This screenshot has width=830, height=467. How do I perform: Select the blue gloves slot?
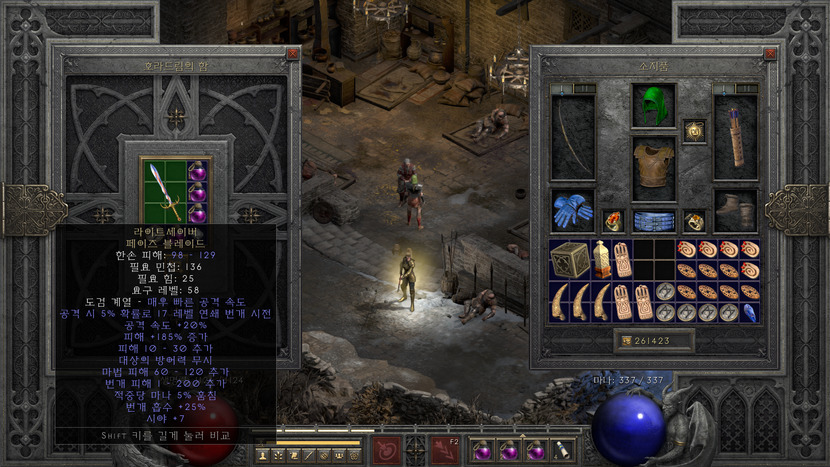click(x=572, y=211)
